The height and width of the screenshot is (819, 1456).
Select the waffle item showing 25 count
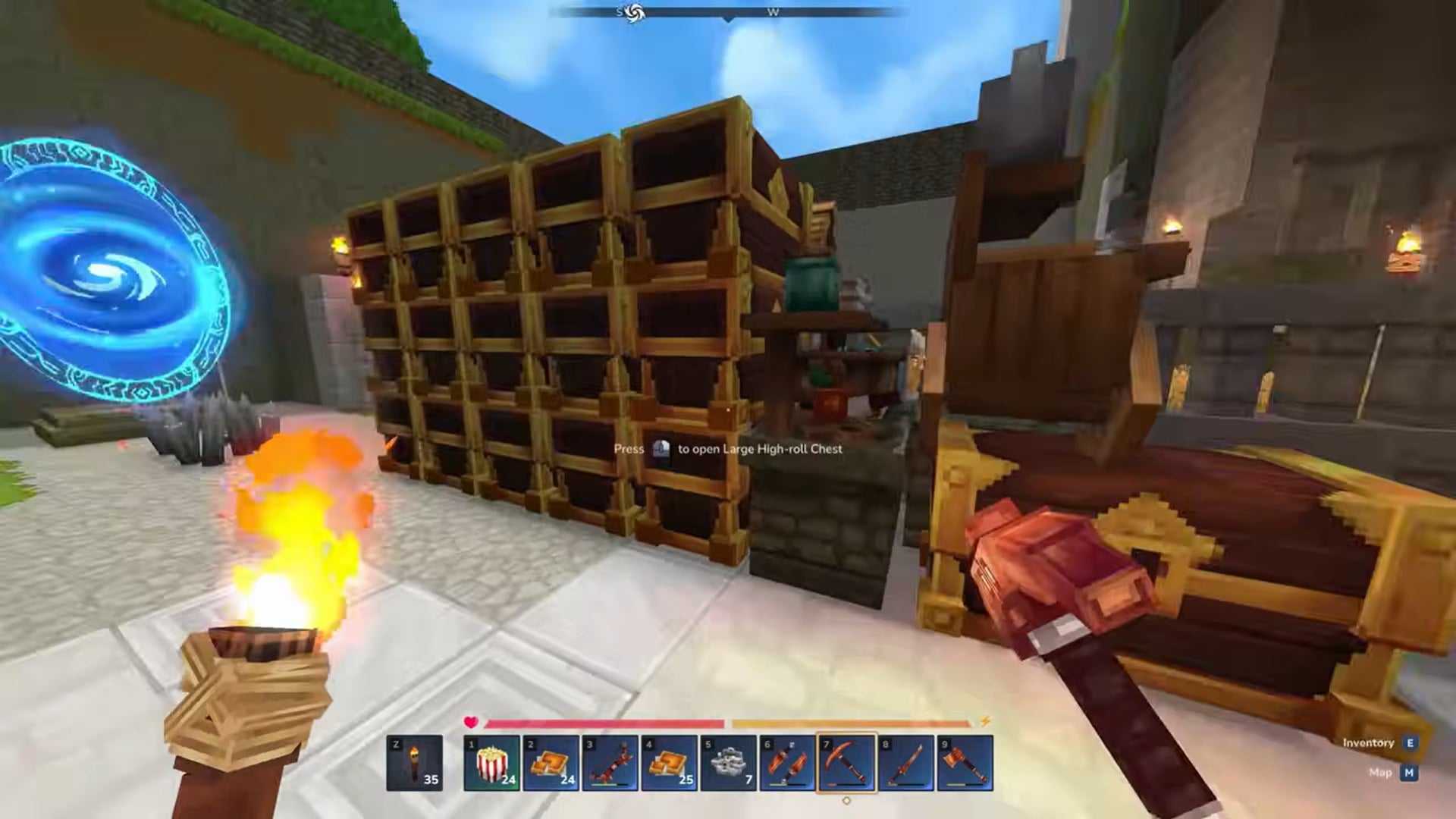pyautogui.click(x=669, y=762)
